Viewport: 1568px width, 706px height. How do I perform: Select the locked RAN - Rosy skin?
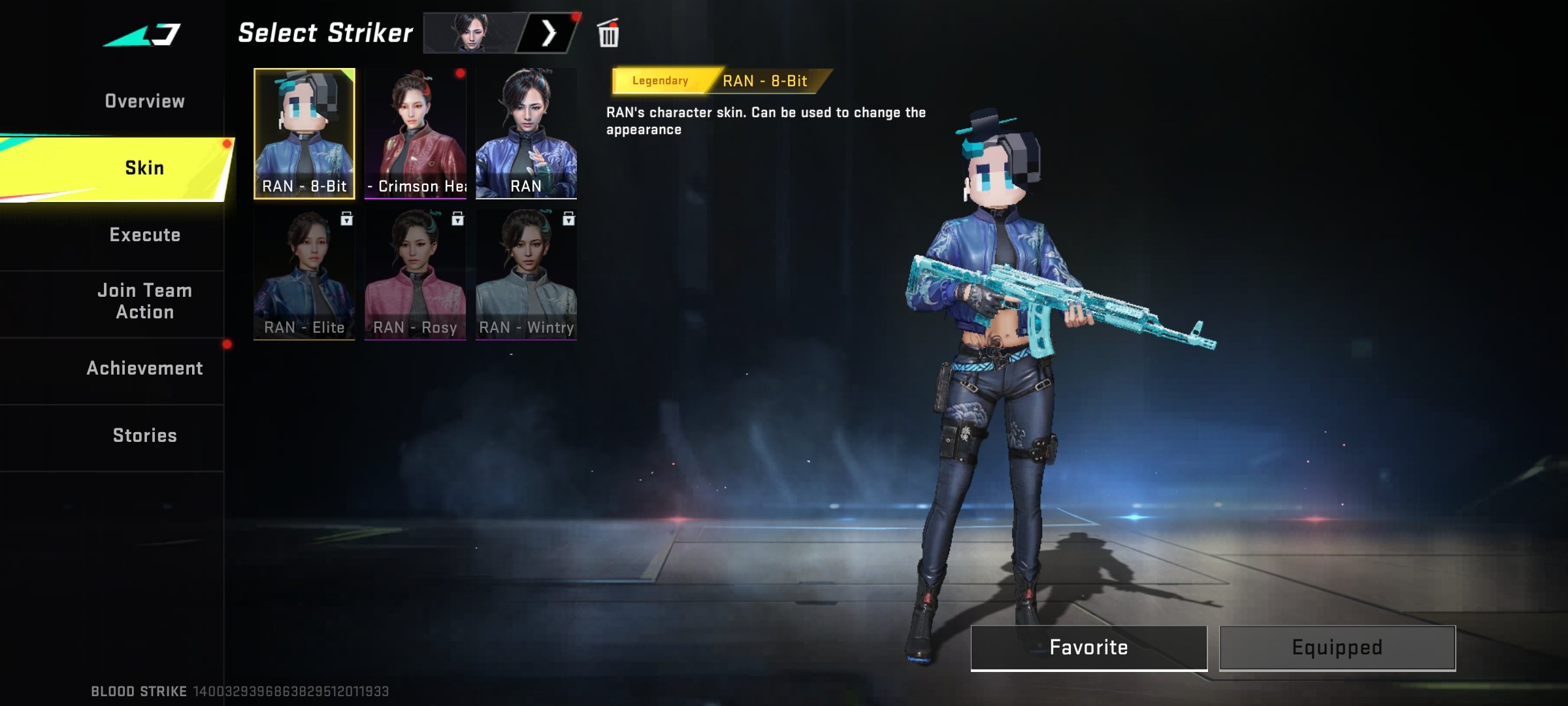point(416,275)
